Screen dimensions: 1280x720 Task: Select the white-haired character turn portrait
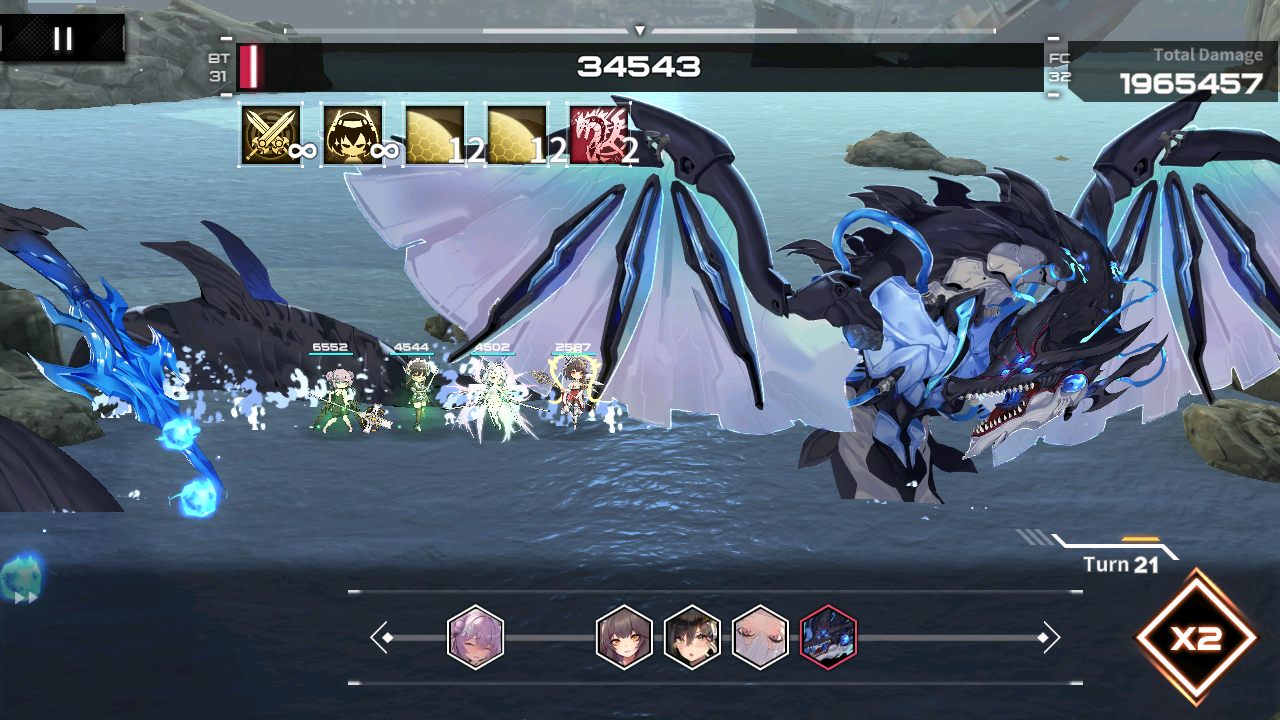point(760,637)
